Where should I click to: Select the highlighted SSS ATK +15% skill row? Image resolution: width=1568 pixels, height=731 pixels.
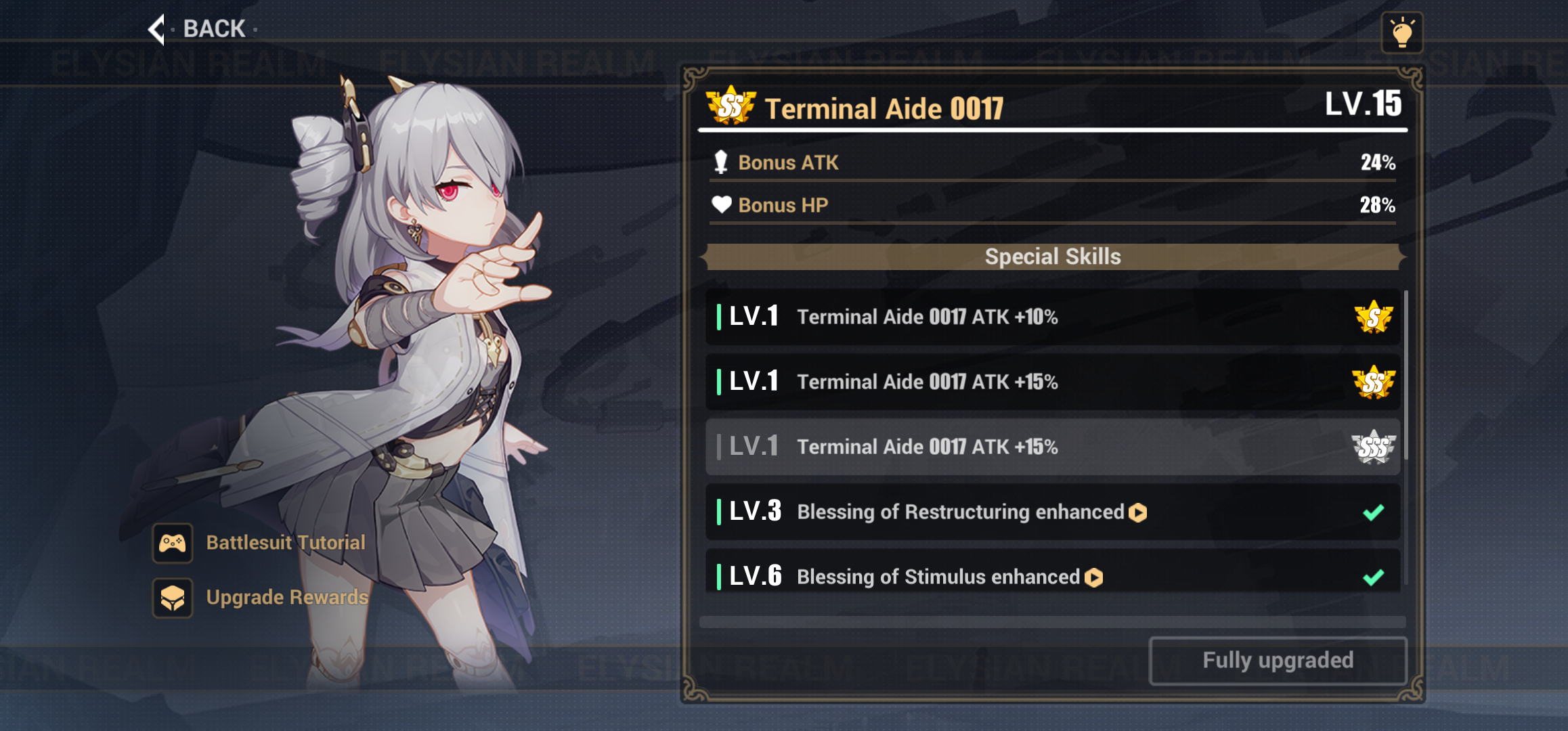1049,446
